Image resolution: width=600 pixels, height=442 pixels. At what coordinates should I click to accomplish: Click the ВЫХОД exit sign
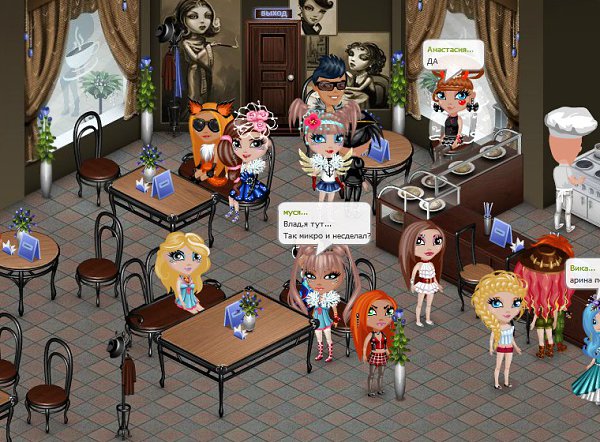pyautogui.click(x=272, y=13)
